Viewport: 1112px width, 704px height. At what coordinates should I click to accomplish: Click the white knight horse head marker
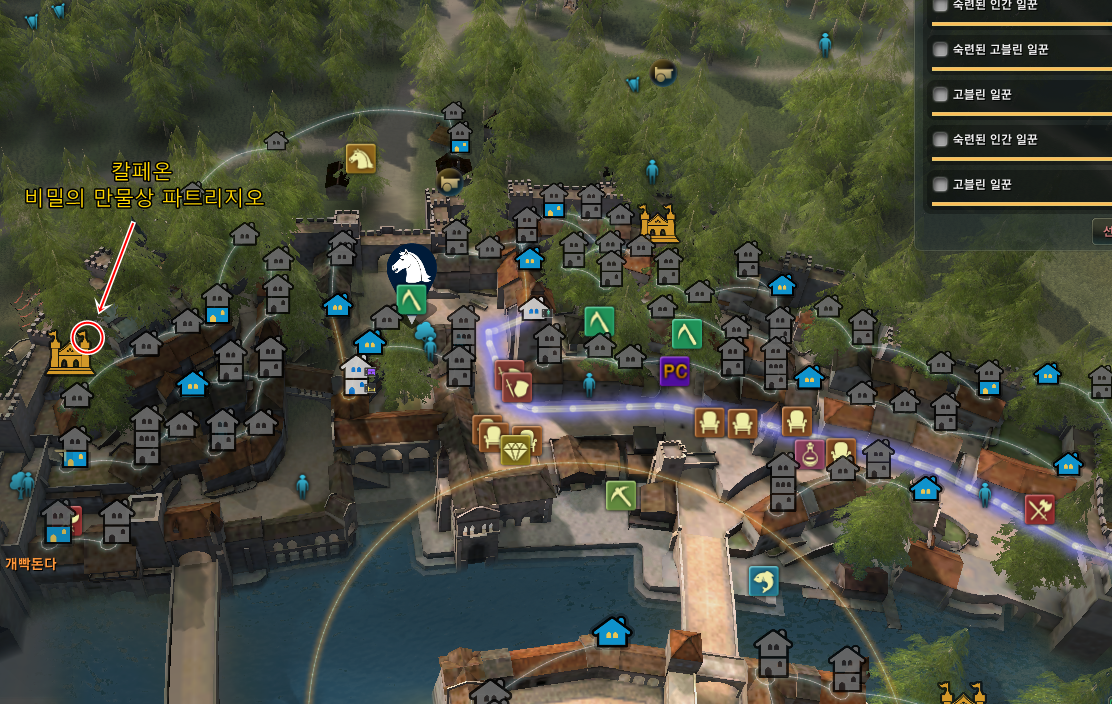[x=412, y=266]
